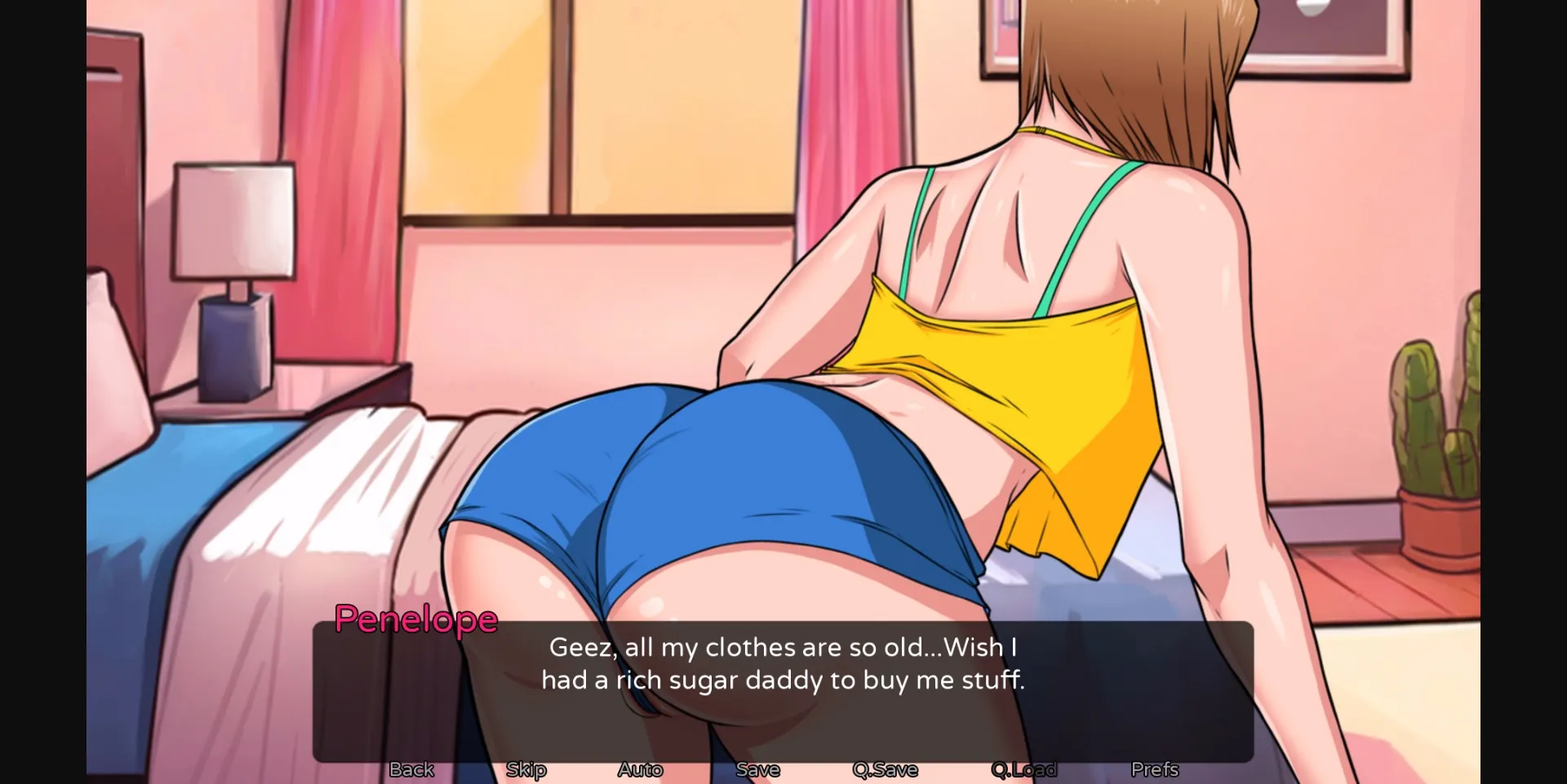Load the latest quick save via Q.Load

(1023, 768)
